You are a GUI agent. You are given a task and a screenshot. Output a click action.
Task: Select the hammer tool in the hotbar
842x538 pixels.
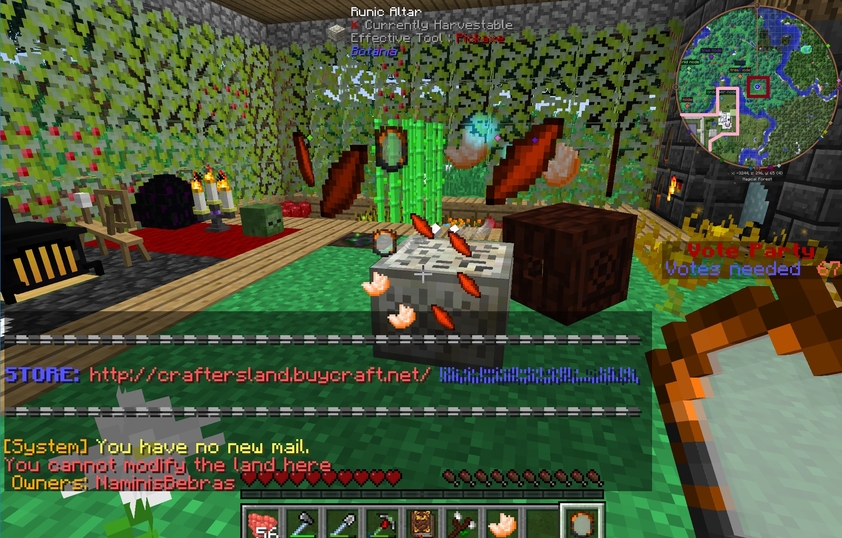point(301,521)
